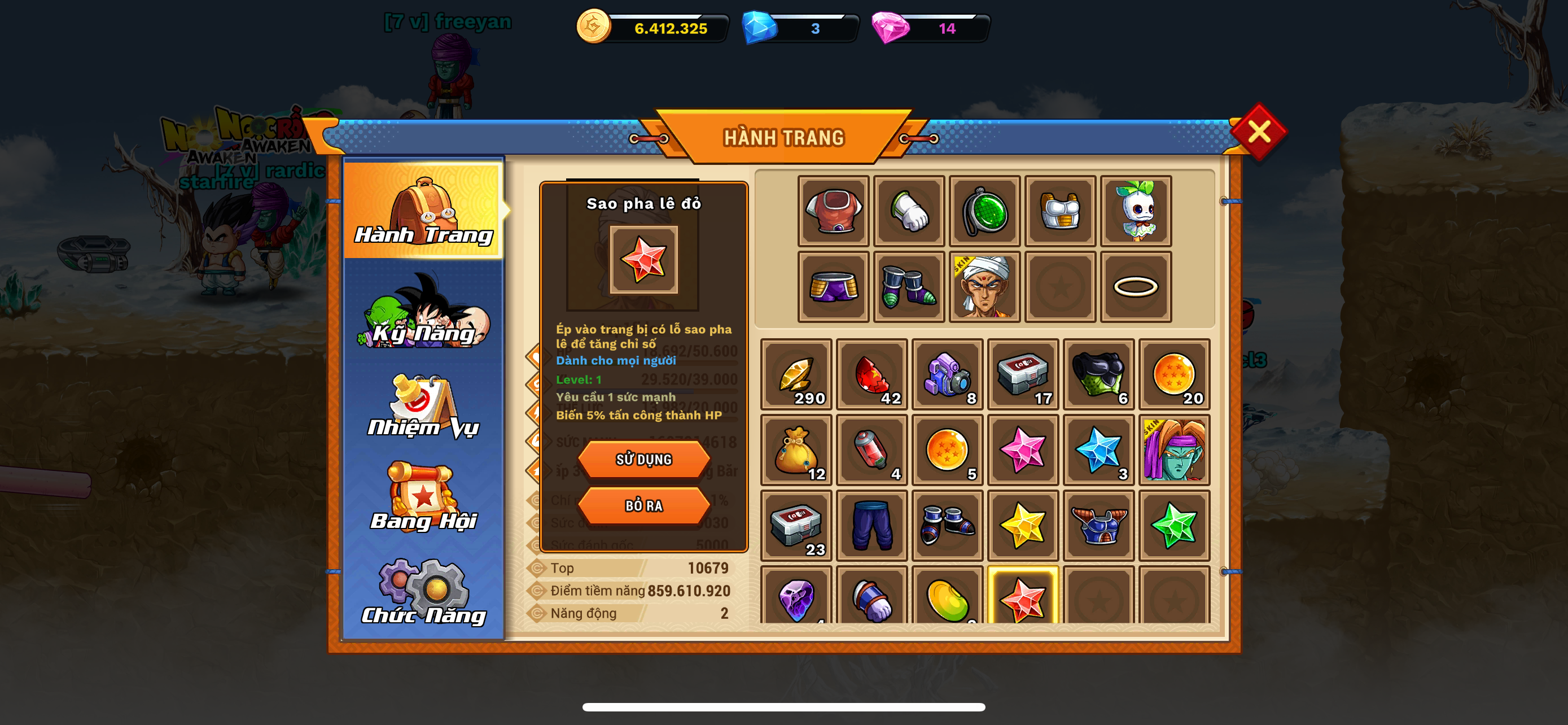The width and height of the screenshot is (1568, 725).
Task: Switch to the Kỹ Năng tab
Action: pos(423,313)
